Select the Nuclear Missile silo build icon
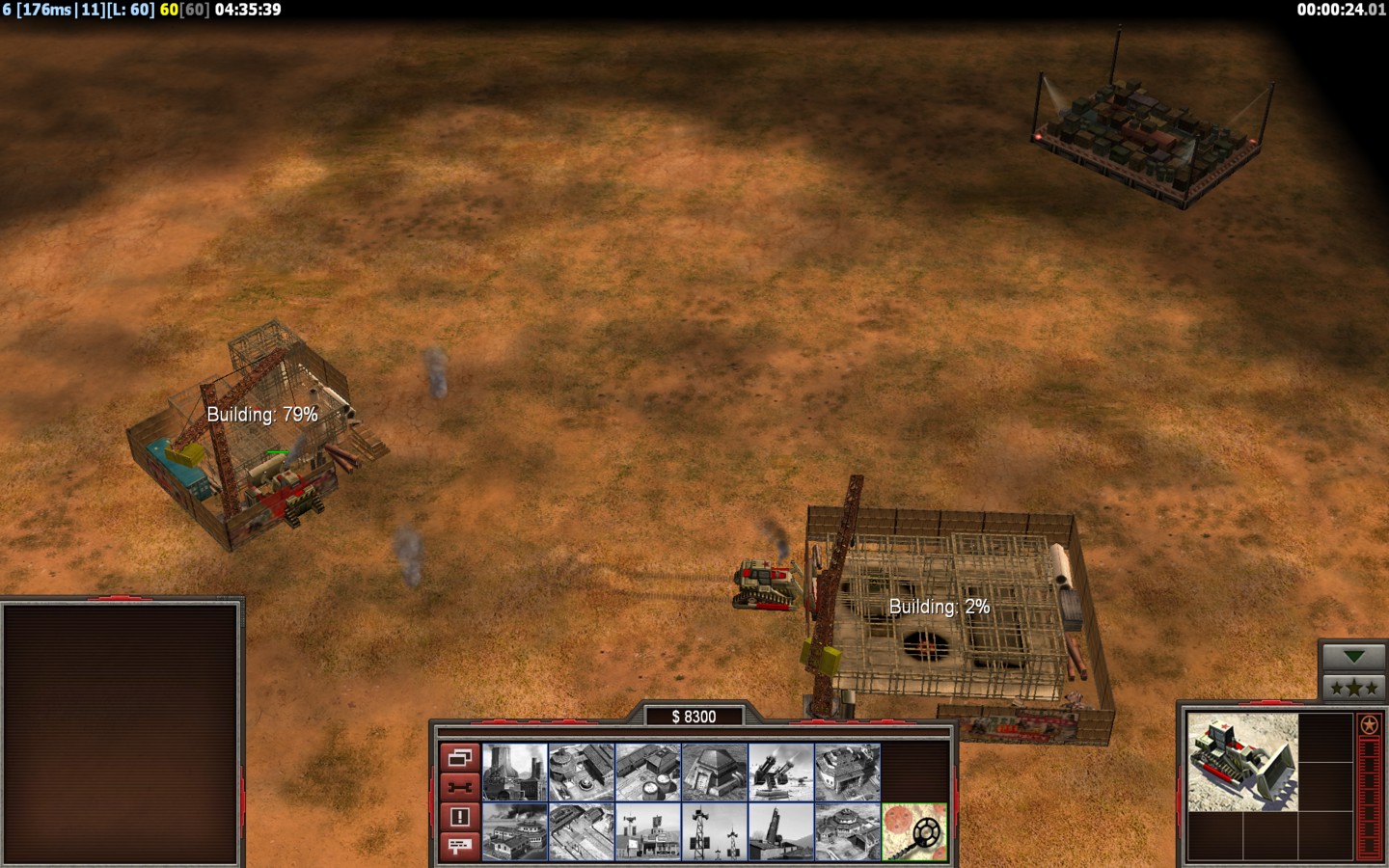Image resolution: width=1389 pixels, height=868 pixels. [x=781, y=831]
